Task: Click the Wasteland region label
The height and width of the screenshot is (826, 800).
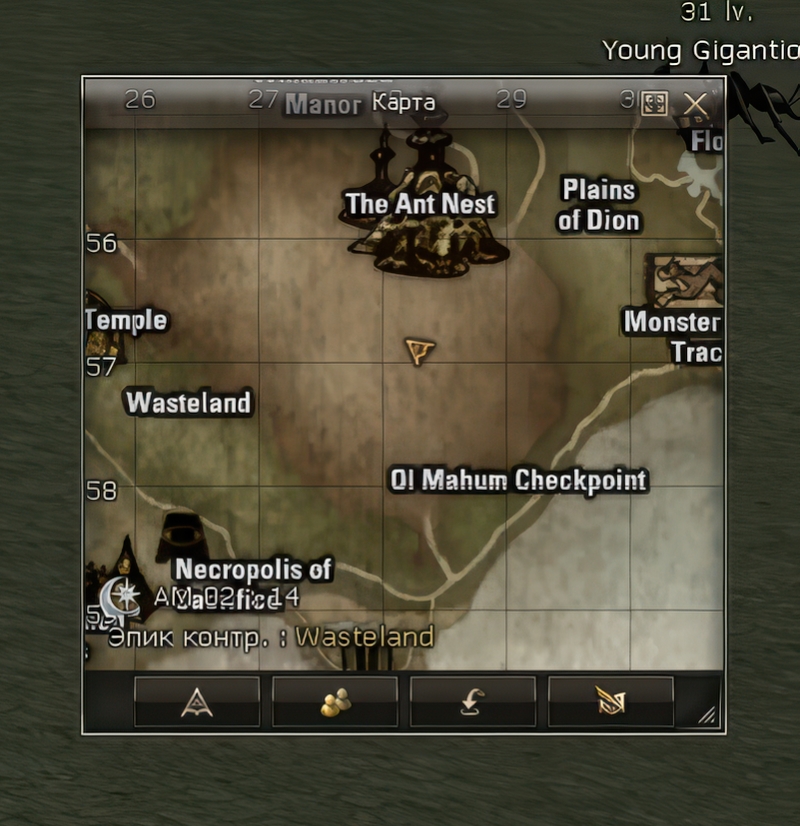Action: coord(188,403)
